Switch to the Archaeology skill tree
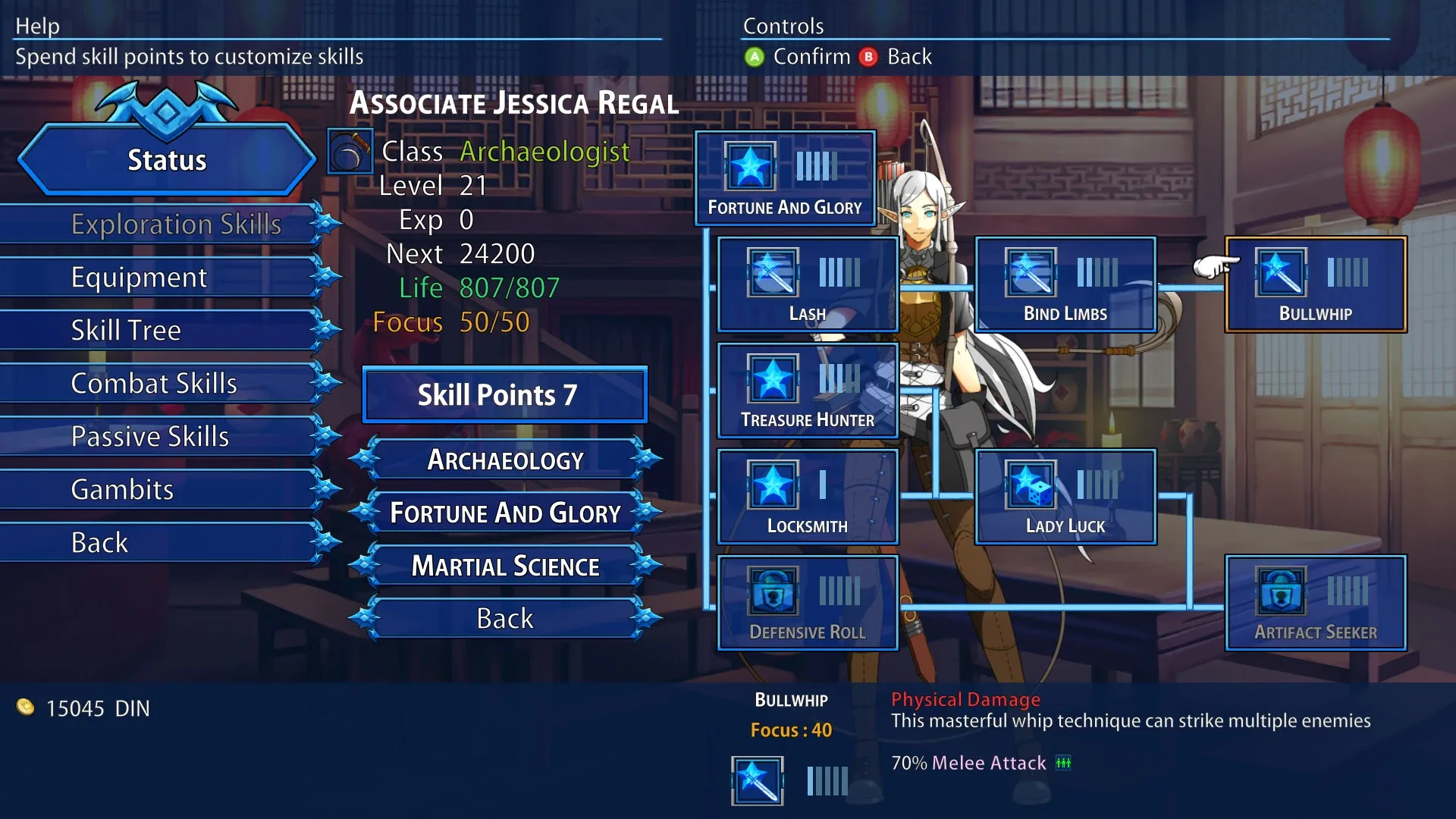This screenshot has height=819, width=1456. (x=505, y=460)
